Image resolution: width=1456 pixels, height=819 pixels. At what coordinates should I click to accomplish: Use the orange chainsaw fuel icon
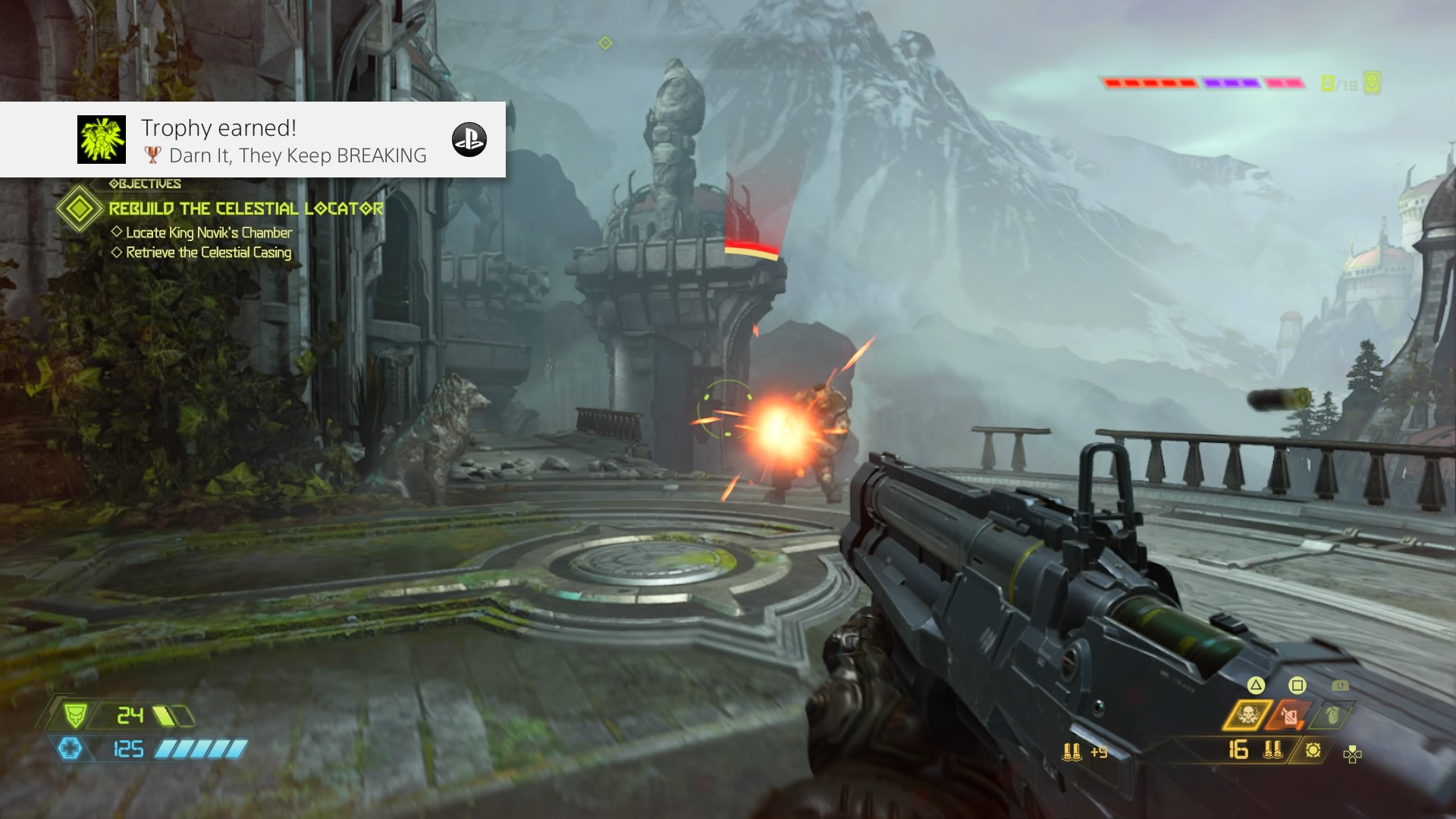(1290, 715)
